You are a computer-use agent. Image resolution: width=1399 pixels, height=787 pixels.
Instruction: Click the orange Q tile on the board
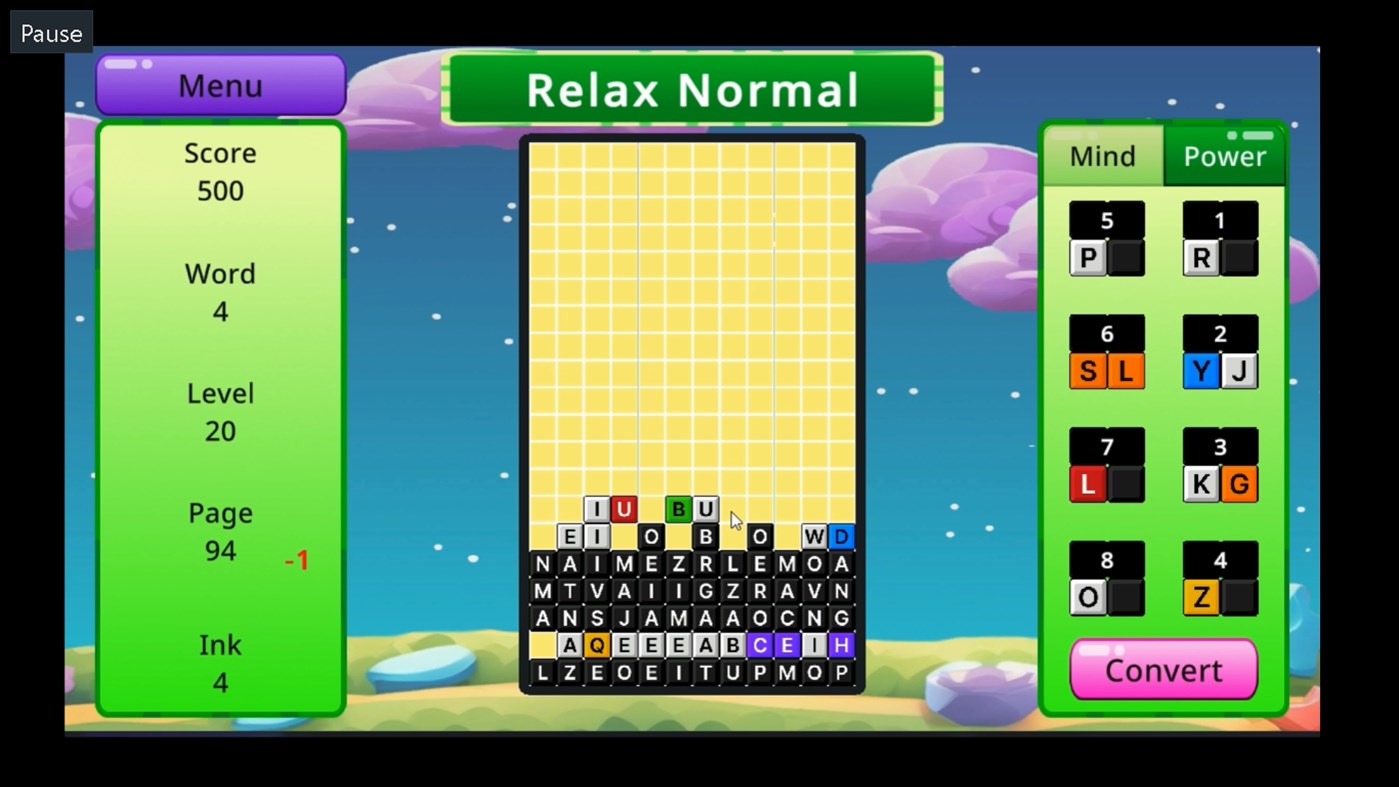coord(598,645)
